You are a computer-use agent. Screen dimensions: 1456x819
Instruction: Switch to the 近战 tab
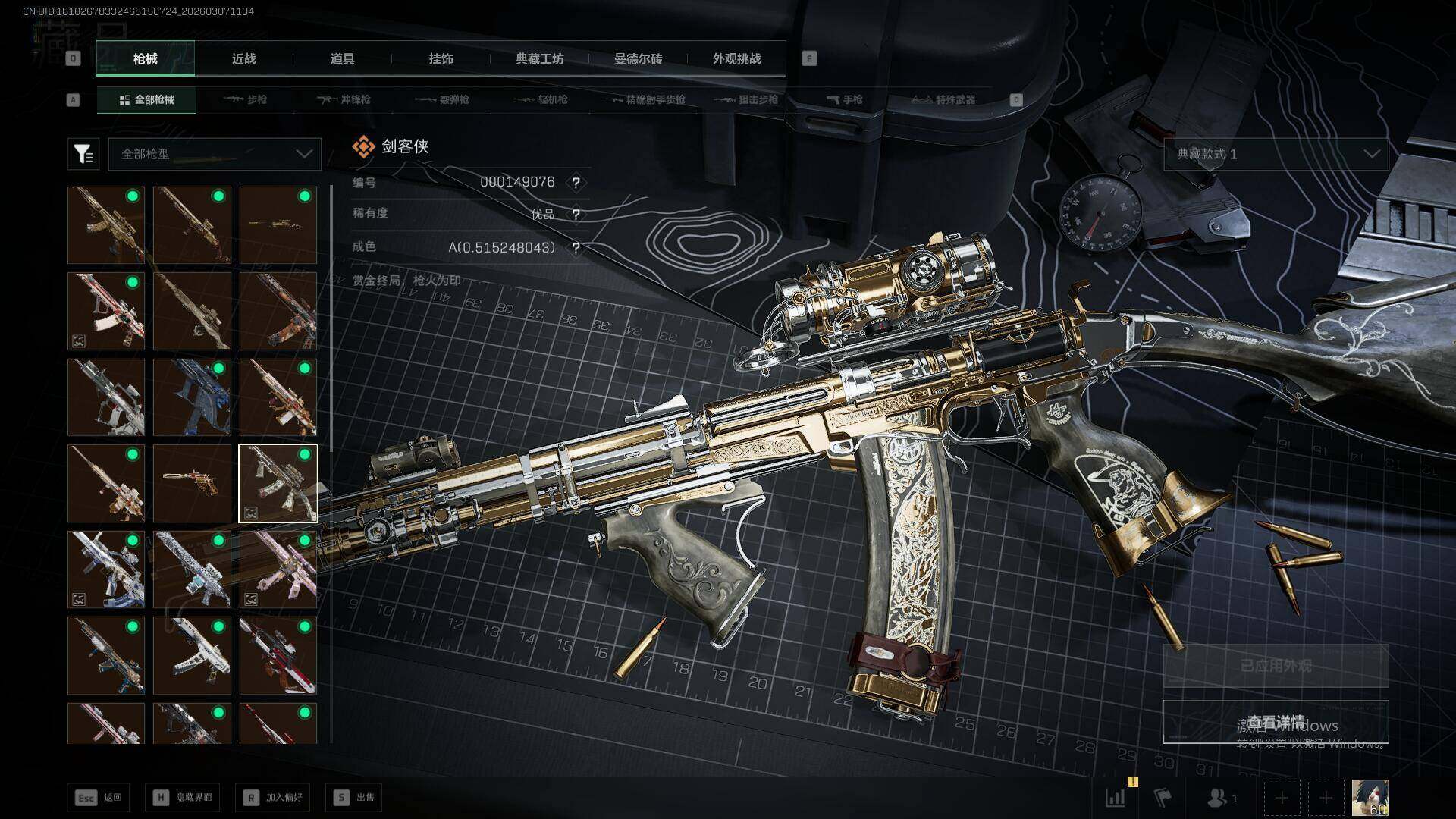[x=243, y=59]
